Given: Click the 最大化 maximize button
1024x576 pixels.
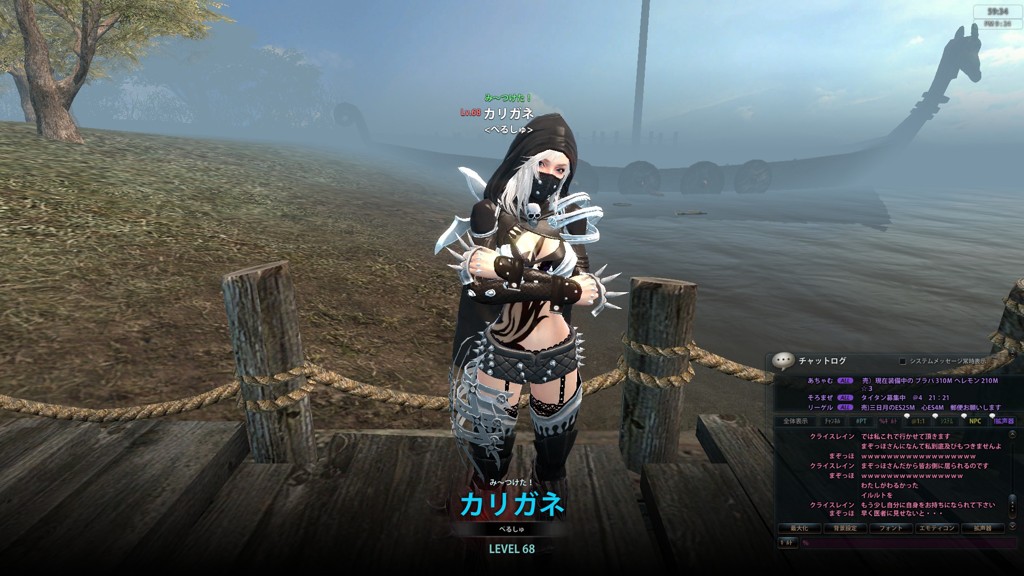Looking at the screenshot, I should 798,528.
